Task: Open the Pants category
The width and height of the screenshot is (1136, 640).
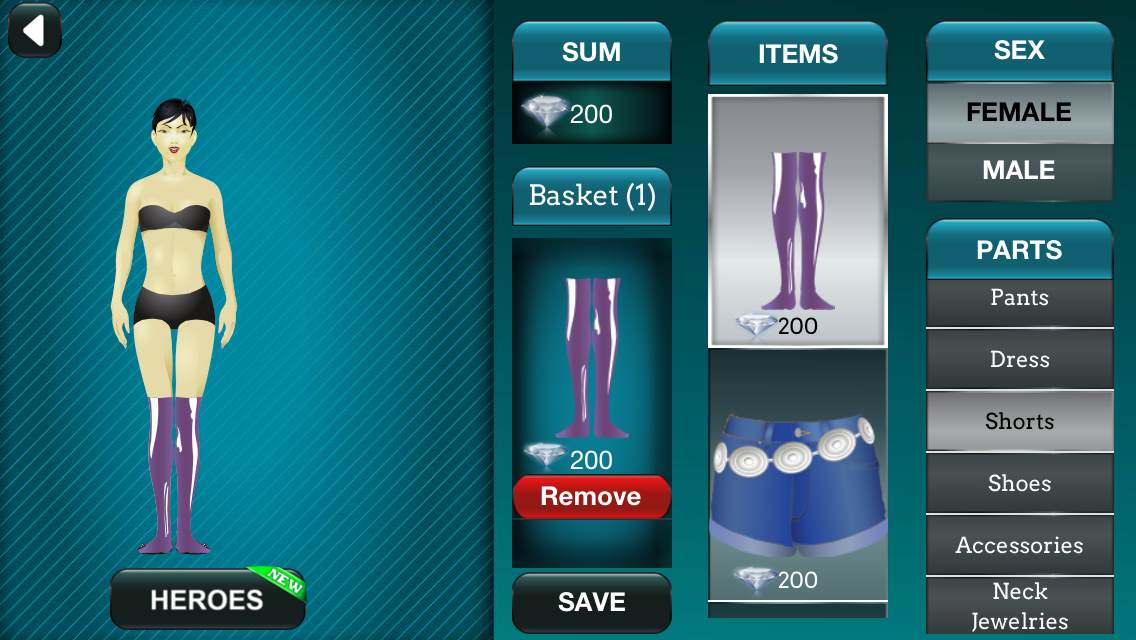Action: click(x=1019, y=299)
